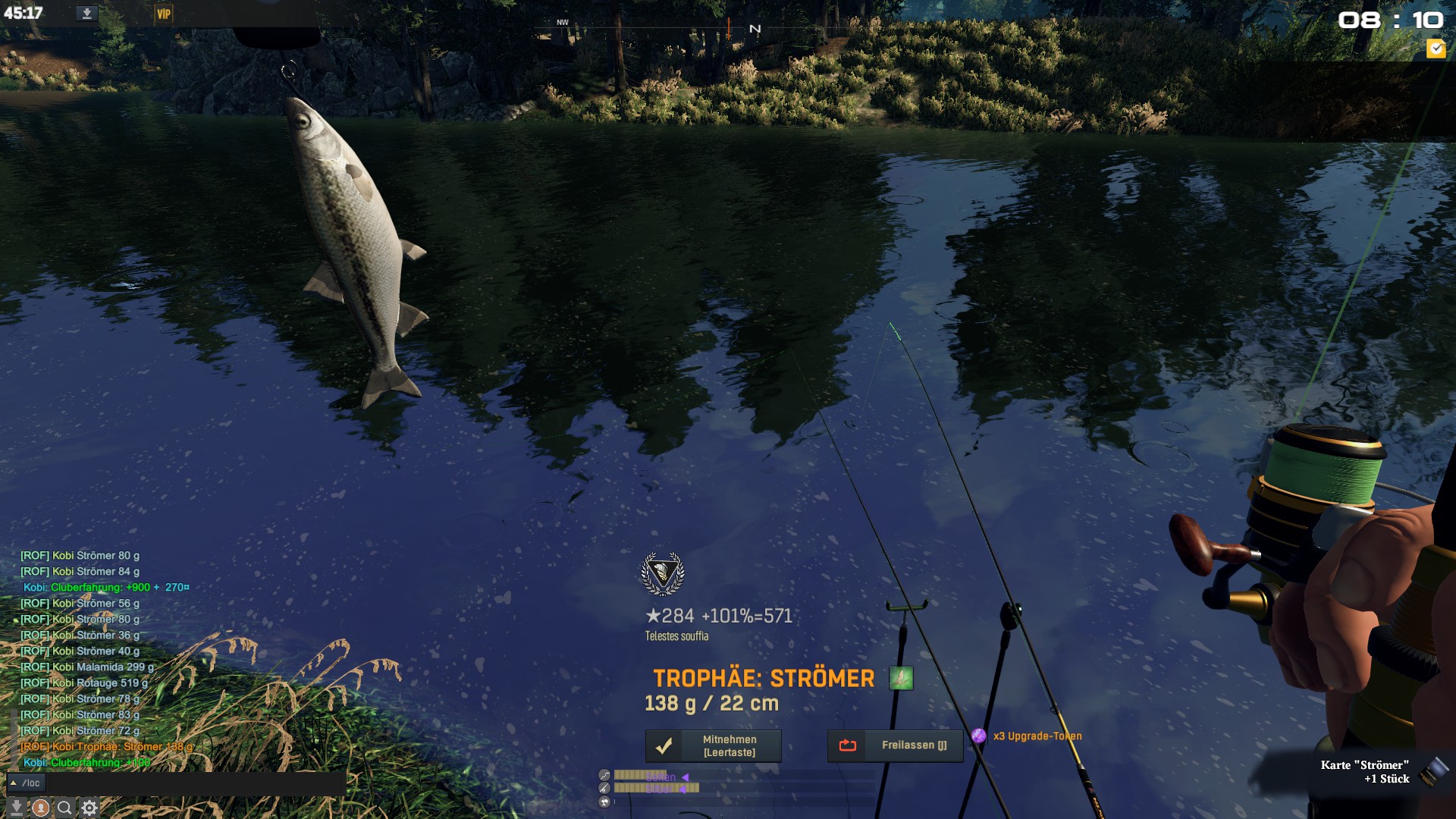The height and width of the screenshot is (819, 1456).
Task: Keep the fish with the Mitnehmen button
Action: click(713, 746)
